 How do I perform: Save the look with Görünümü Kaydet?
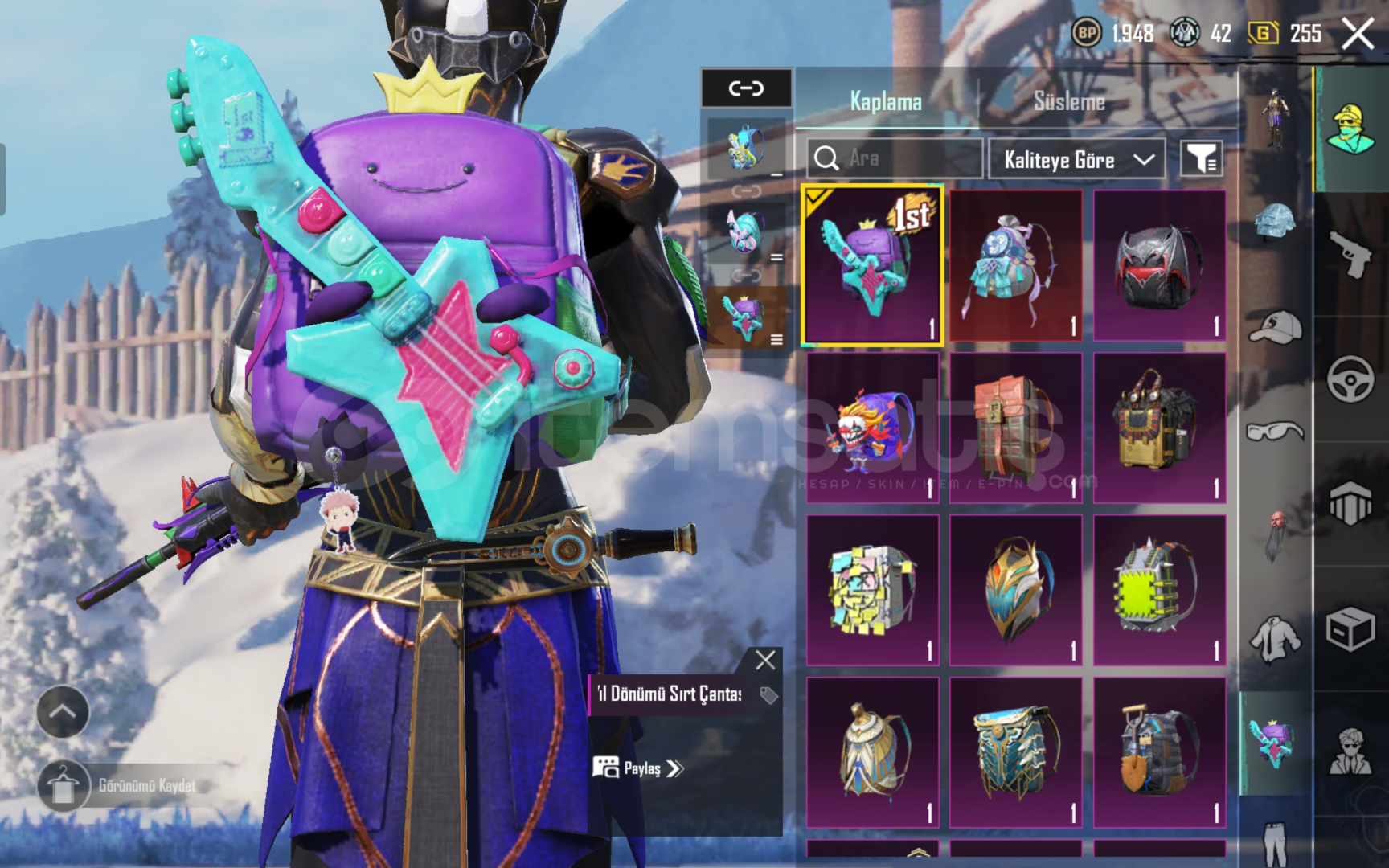(x=121, y=785)
